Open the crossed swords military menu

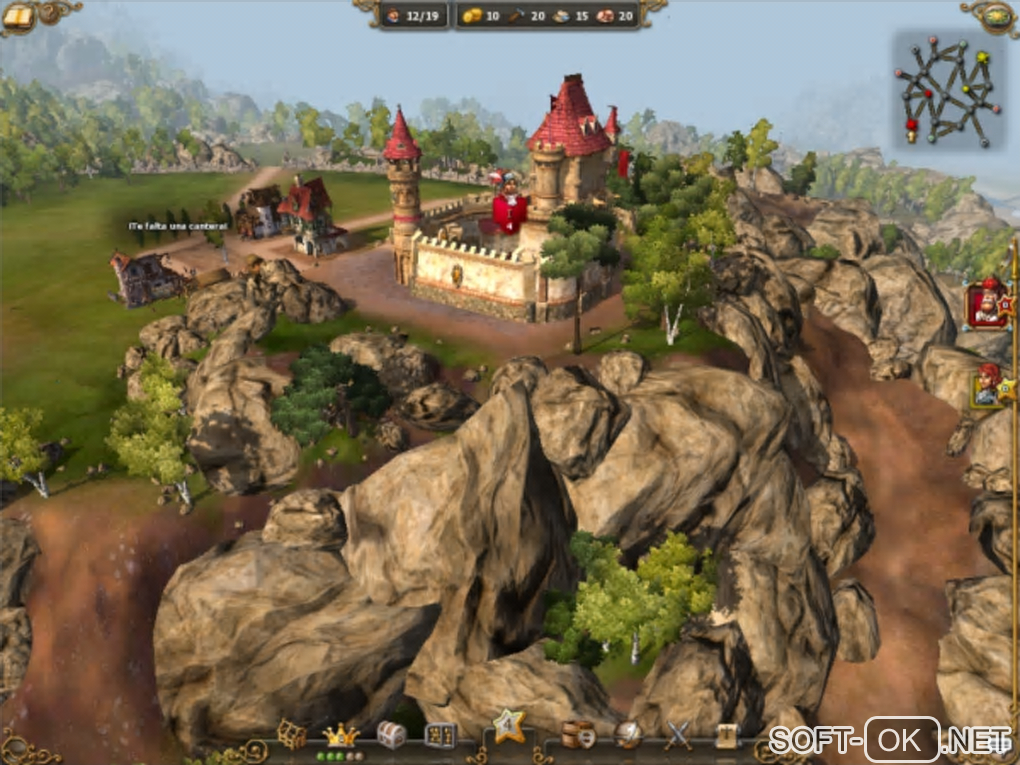(679, 735)
